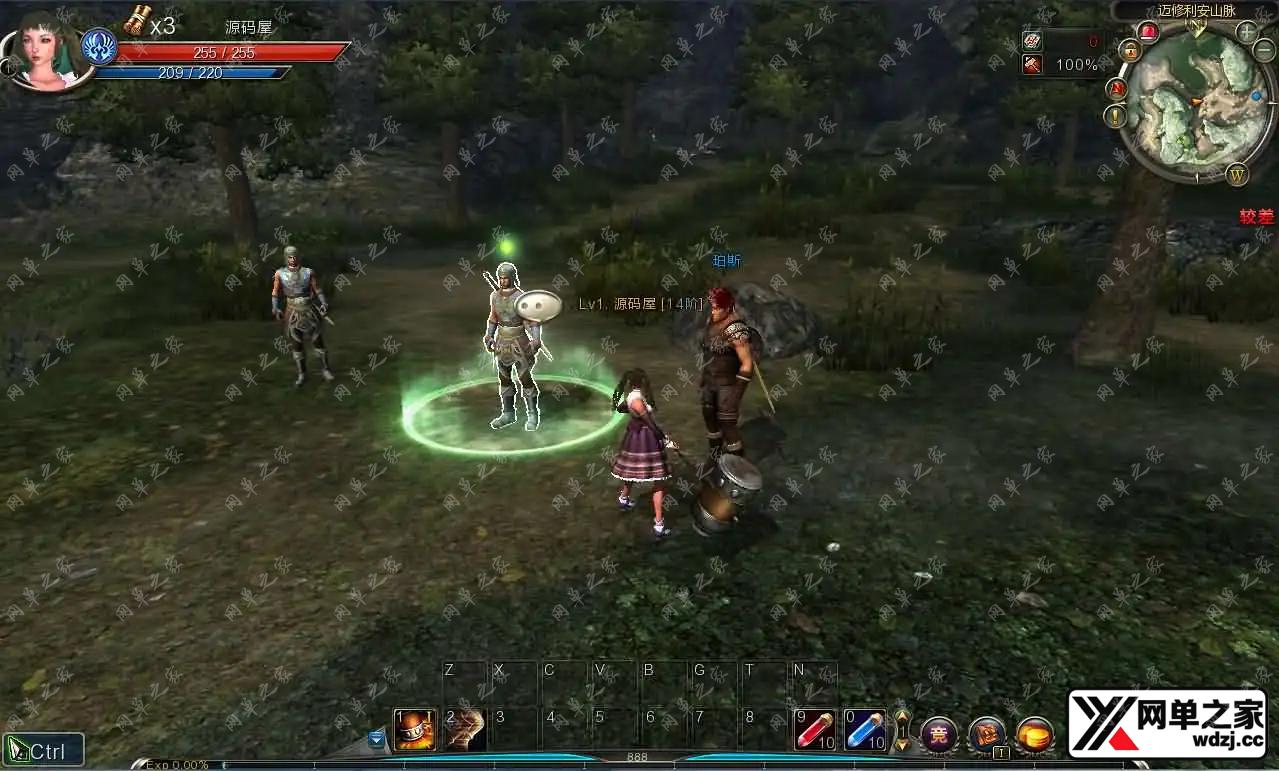Click the red siren alert icon
Image resolution: width=1279 pixels, height=771 pixels.
pos(1148,31)
